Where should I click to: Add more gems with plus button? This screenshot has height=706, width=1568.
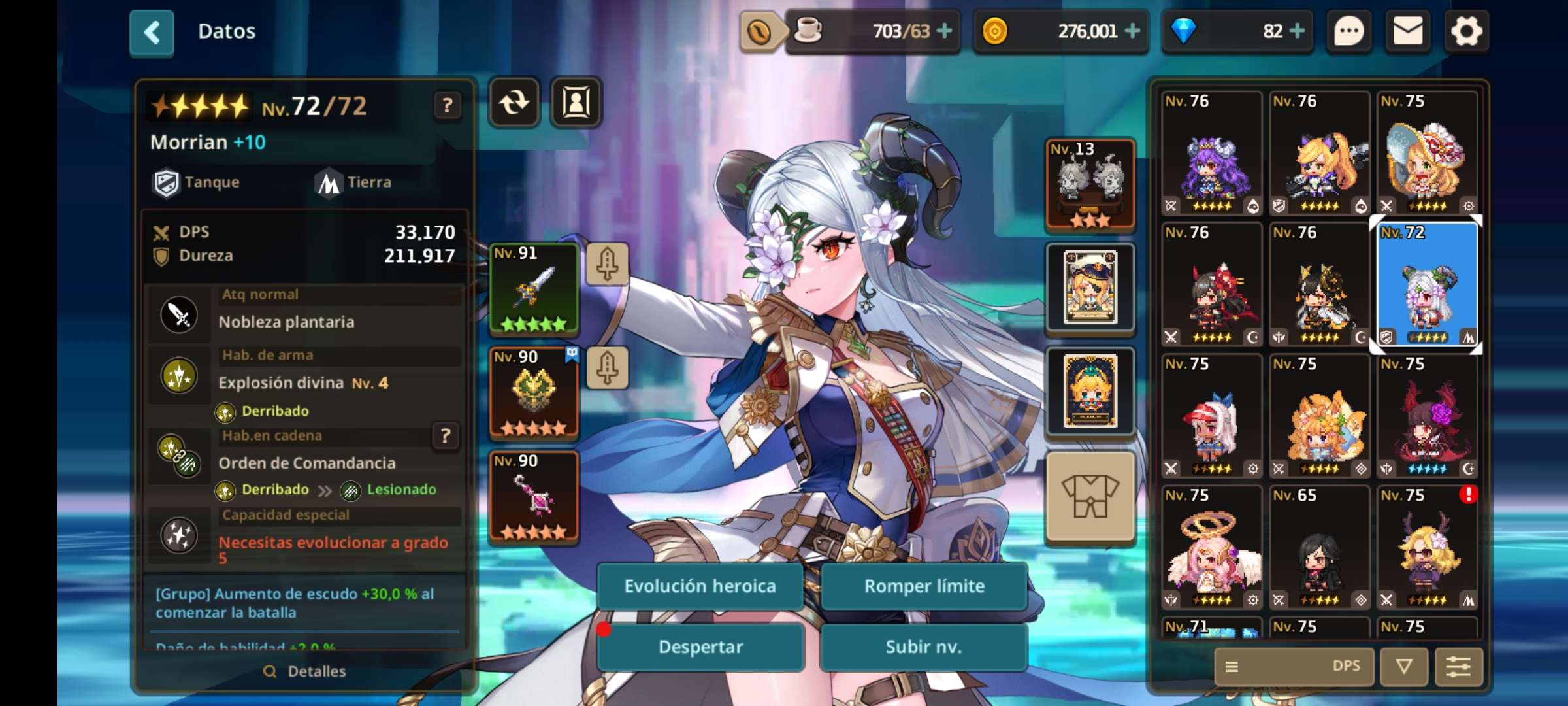tap(1298, 31)
